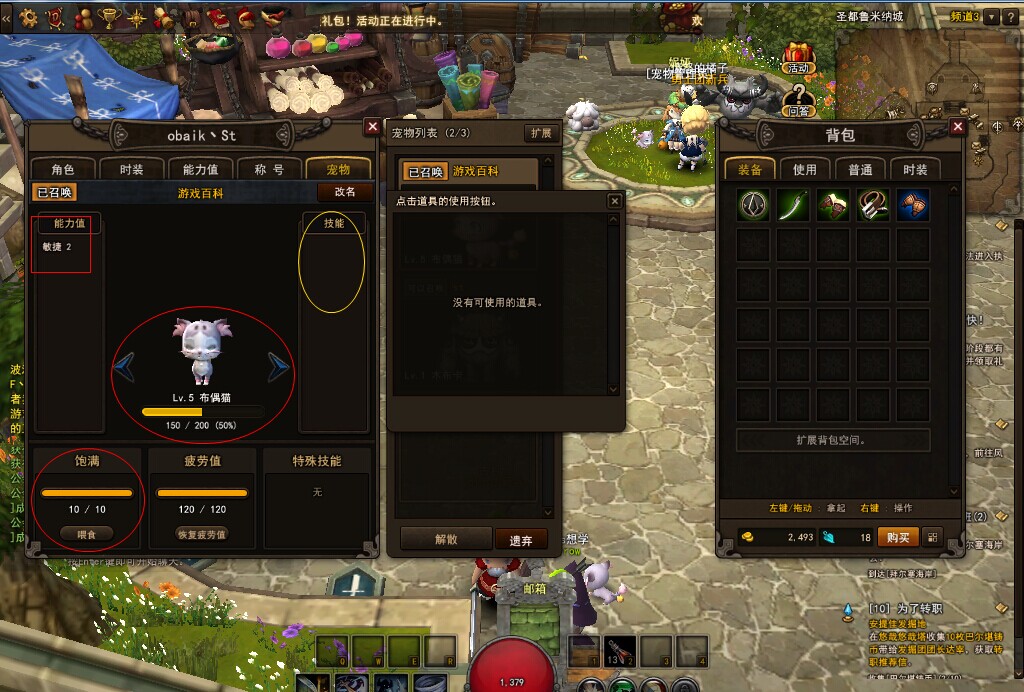Click the 恢复疲劳值 restore fatigue button

click(202, 534)
